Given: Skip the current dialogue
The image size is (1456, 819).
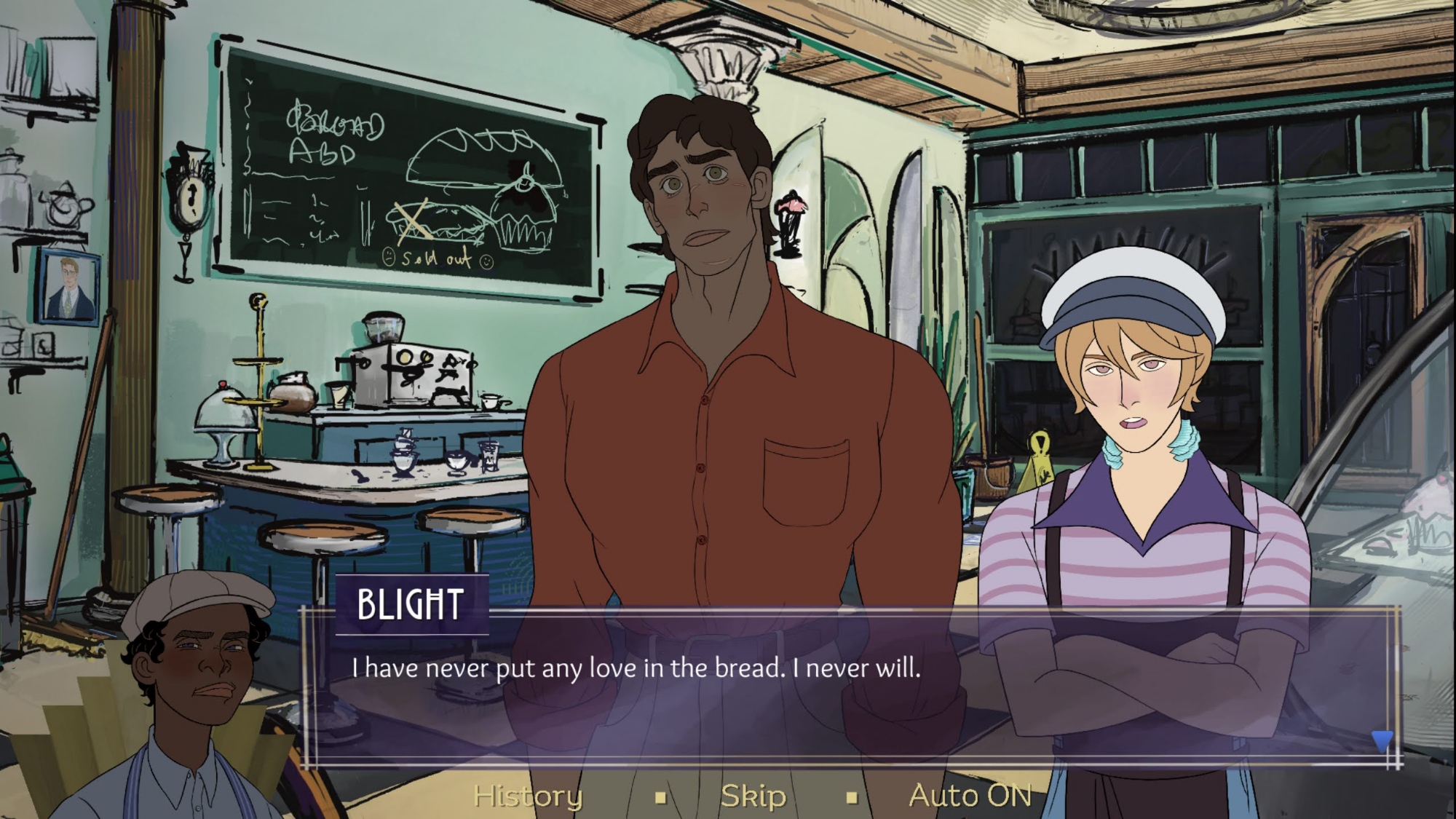Looking at the screenshot, I should pos(753,796).
